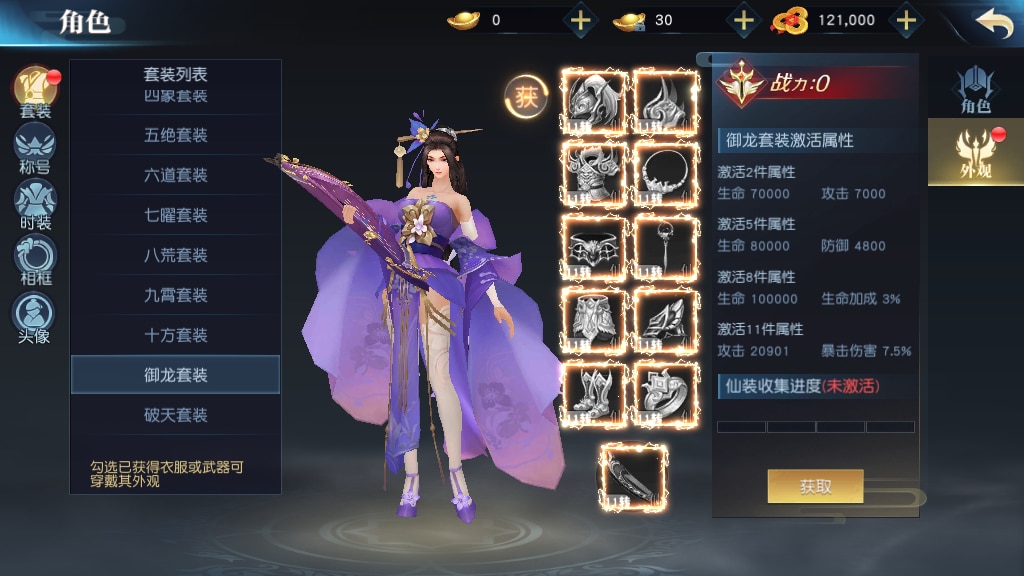Pick the 八荒套装 set
This screenshot has height=576, width=1024.
[175, 255]
